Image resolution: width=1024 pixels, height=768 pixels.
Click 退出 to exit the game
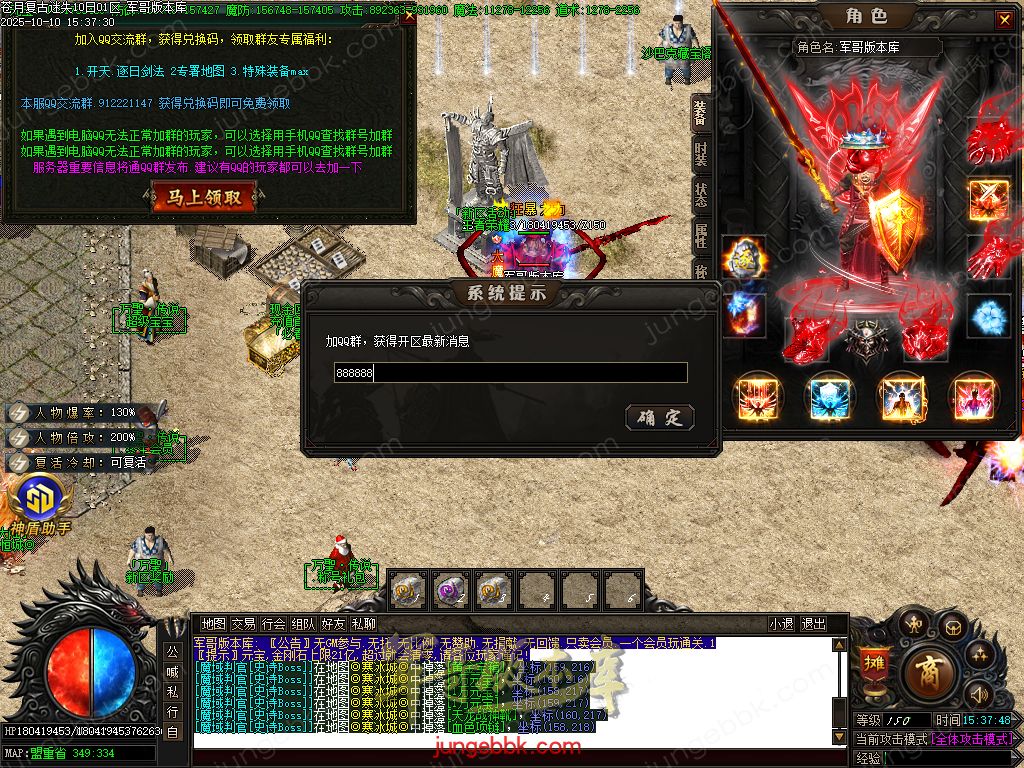(x=813, y=624)
